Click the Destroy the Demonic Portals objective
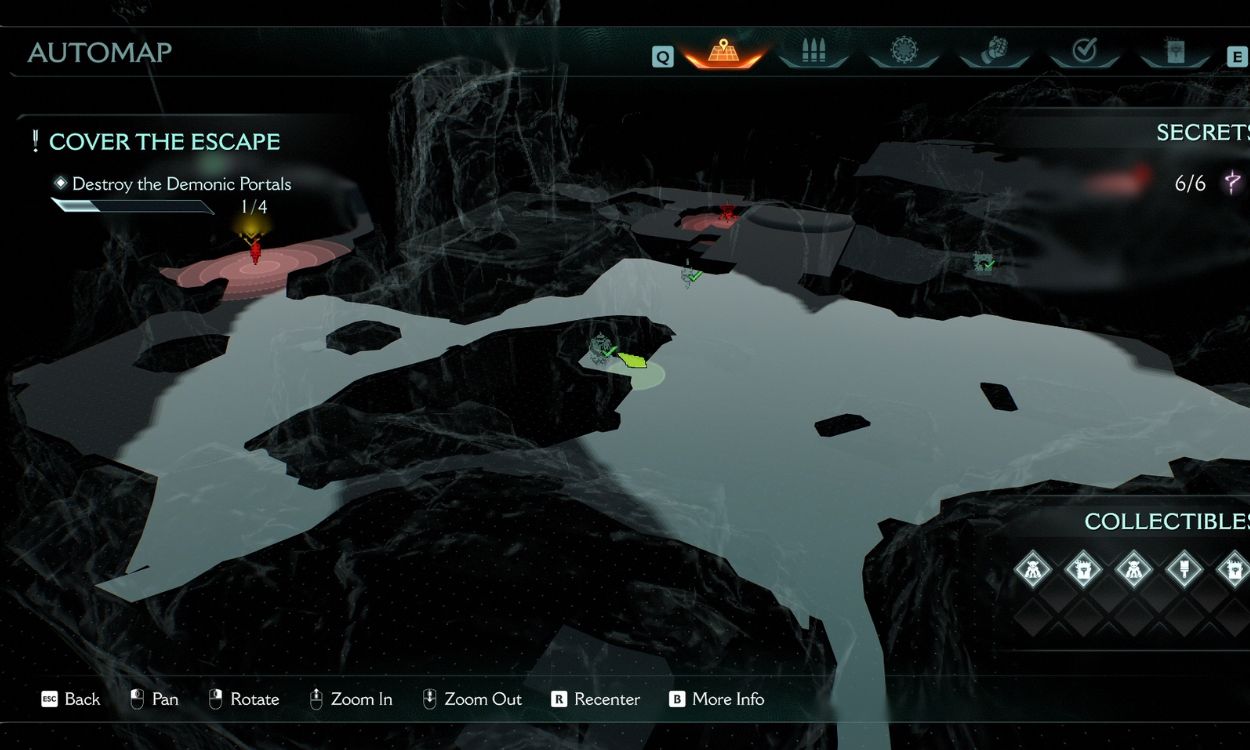The image size is (1250, 750). pos(181,184)
